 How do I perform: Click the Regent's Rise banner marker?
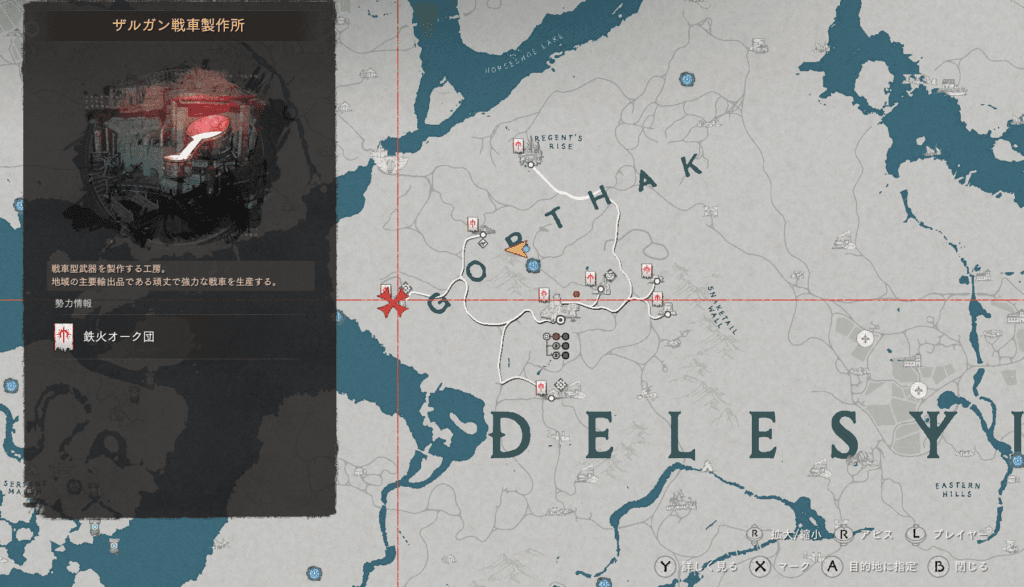click(x=518, y=147)
